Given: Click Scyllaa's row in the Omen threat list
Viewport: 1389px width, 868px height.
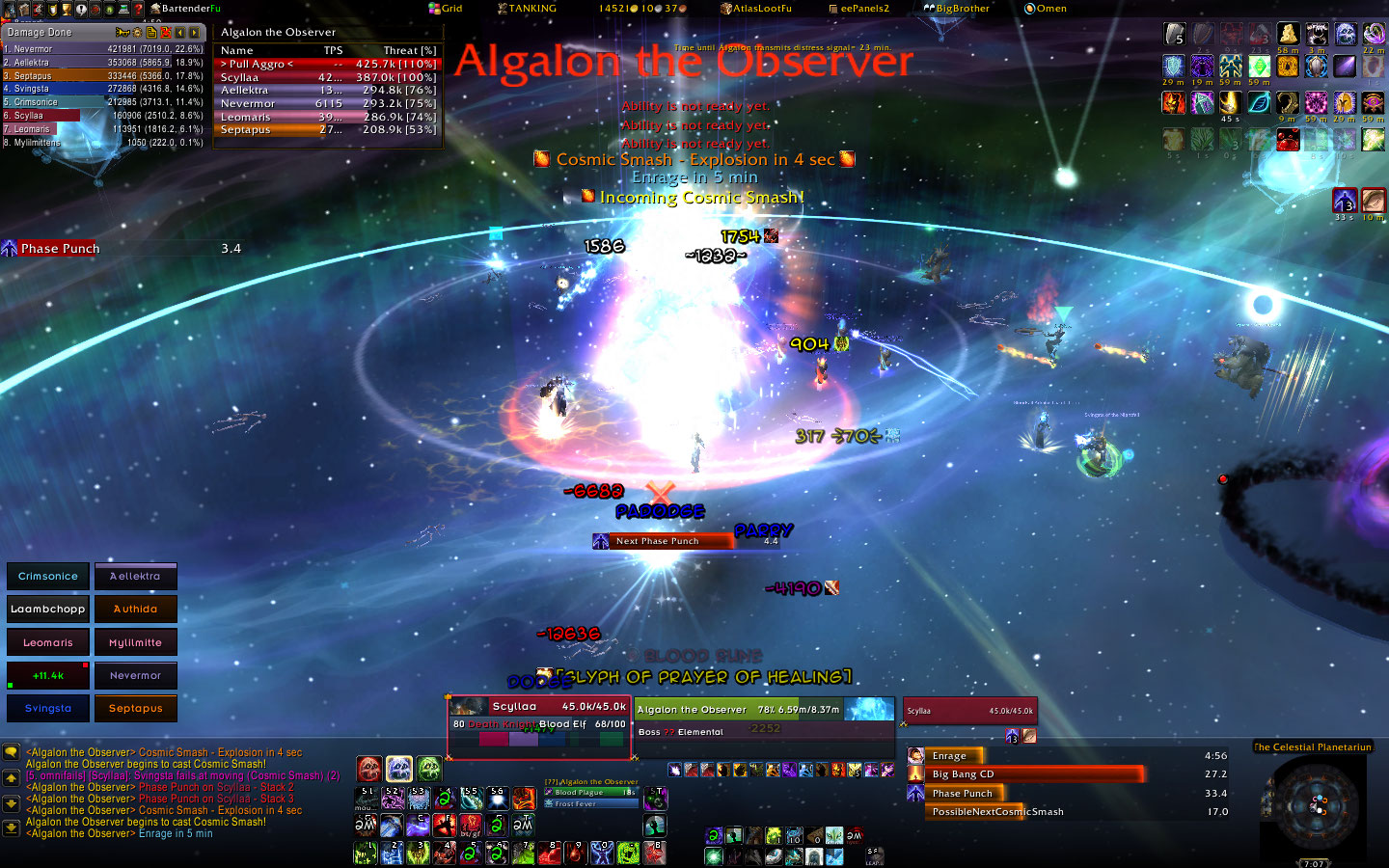Looking at the screenshot, I should coord(328,77).
